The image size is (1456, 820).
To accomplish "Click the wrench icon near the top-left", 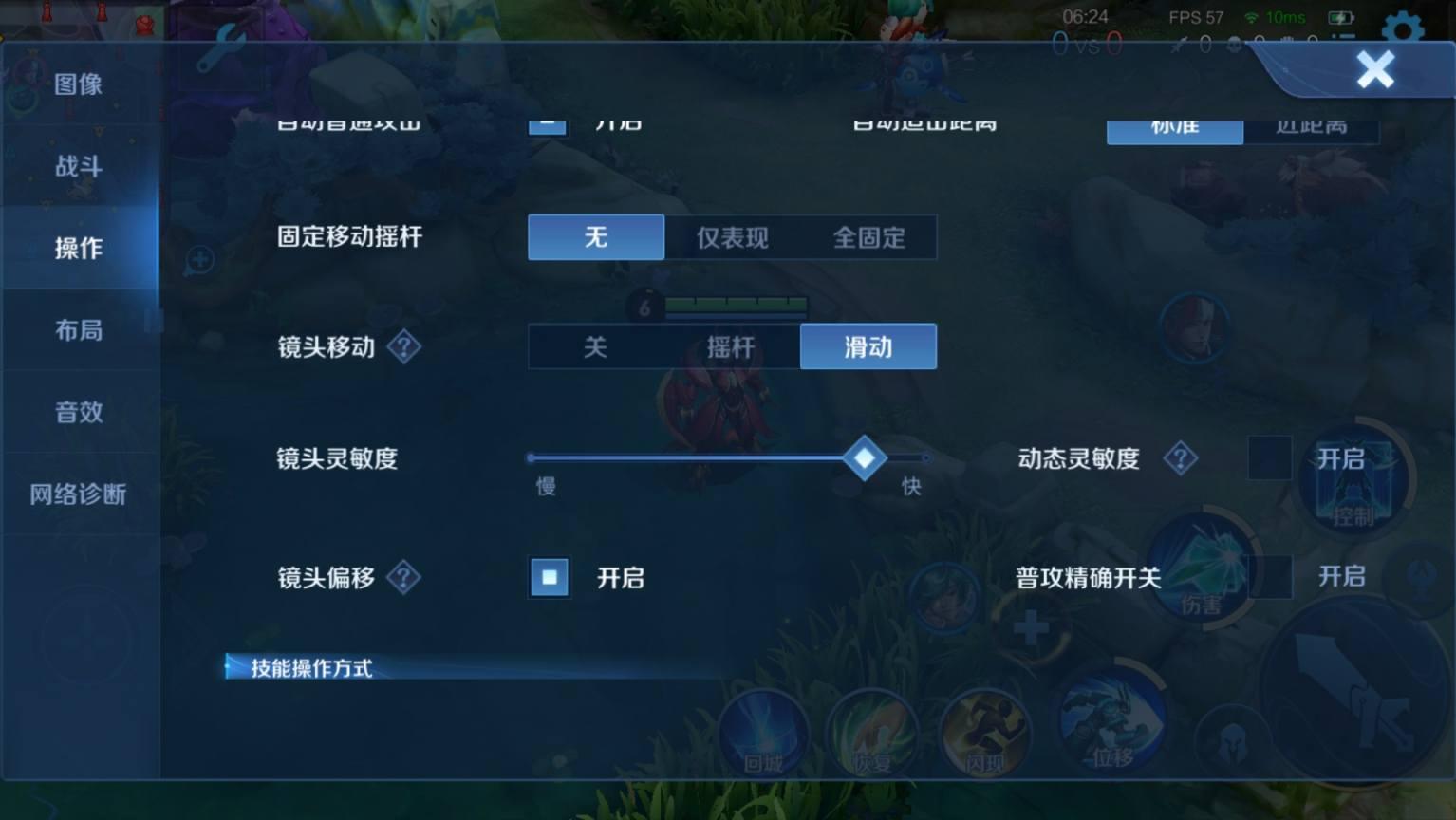I will (220, 47).
